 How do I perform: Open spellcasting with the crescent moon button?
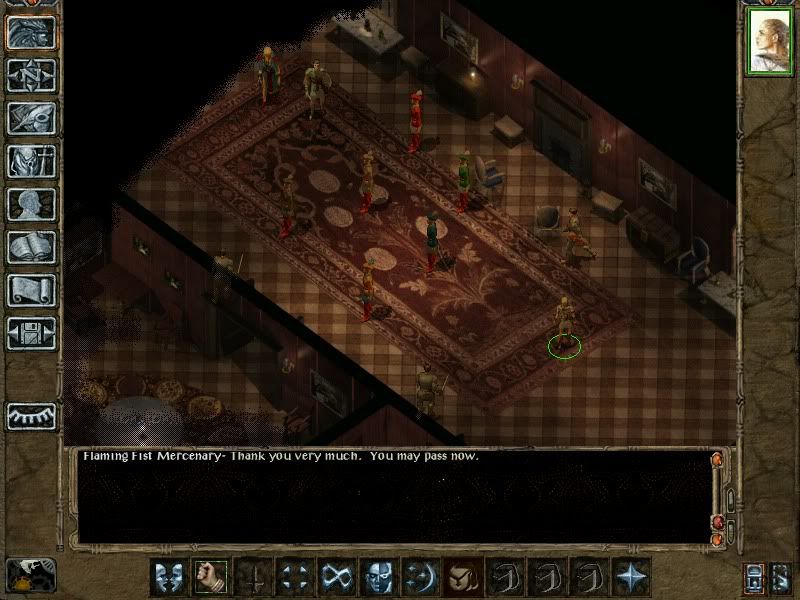pos(420,577)
